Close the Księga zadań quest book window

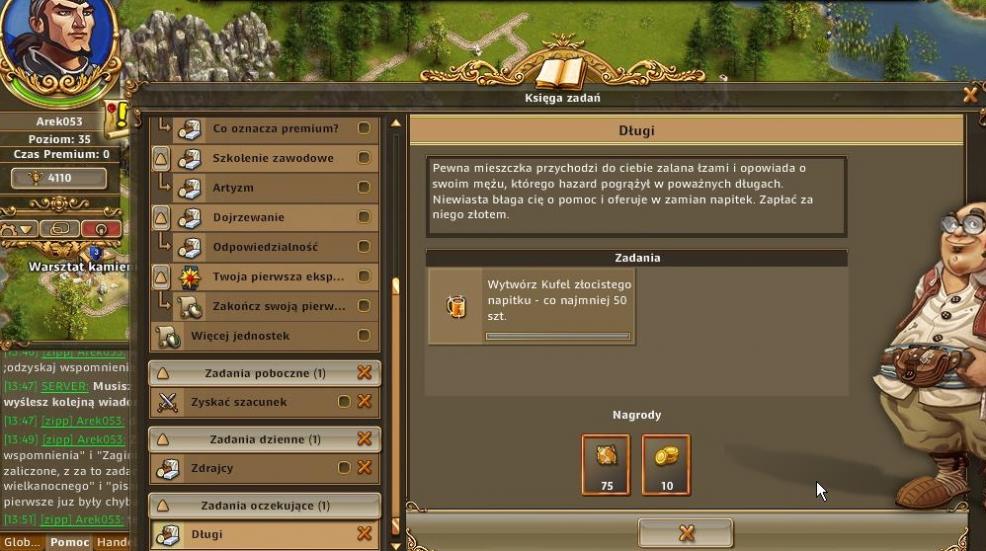[970, 96]
